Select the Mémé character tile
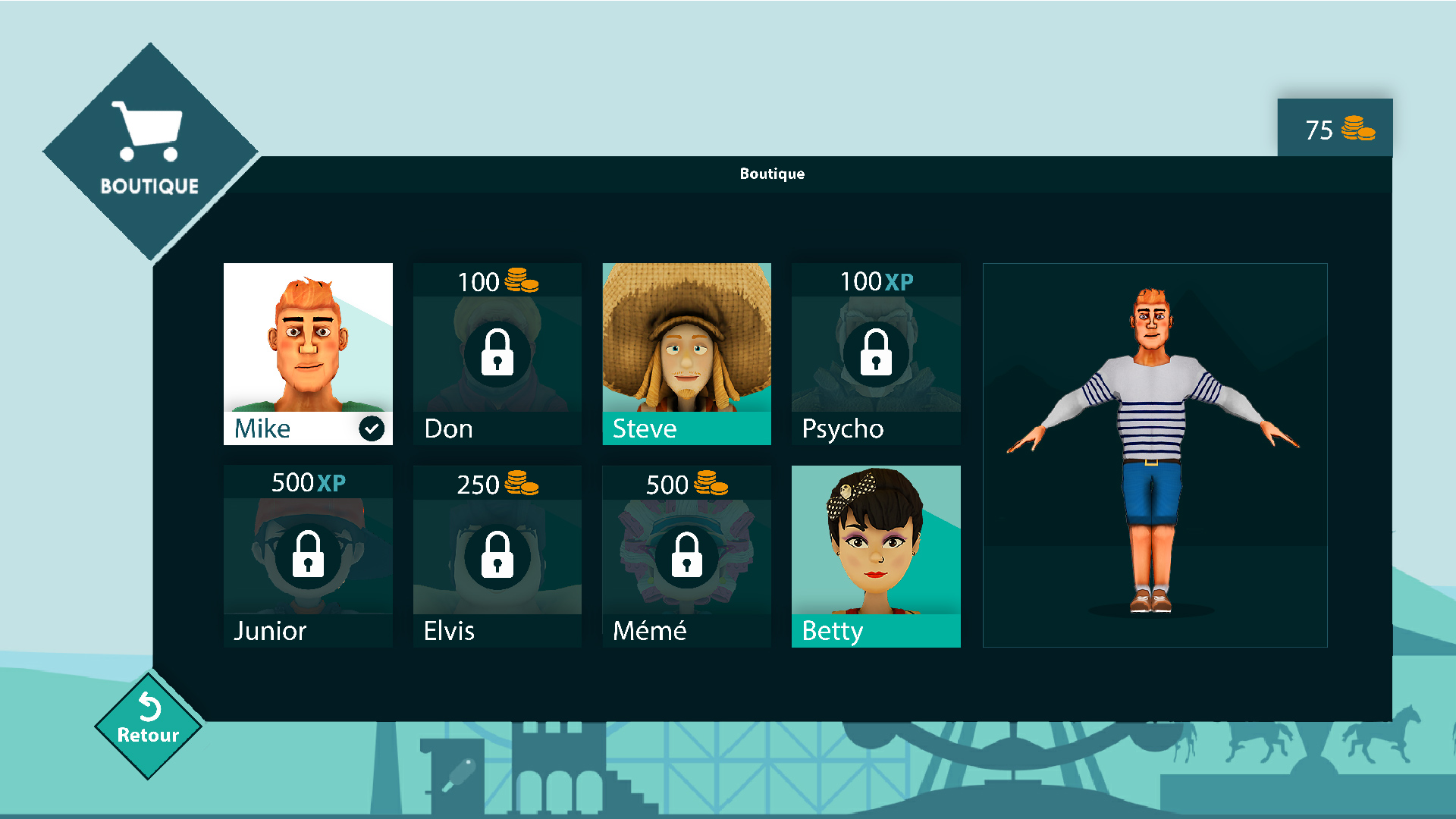Screen dimensions: 1456x819 tap(686, 556)
